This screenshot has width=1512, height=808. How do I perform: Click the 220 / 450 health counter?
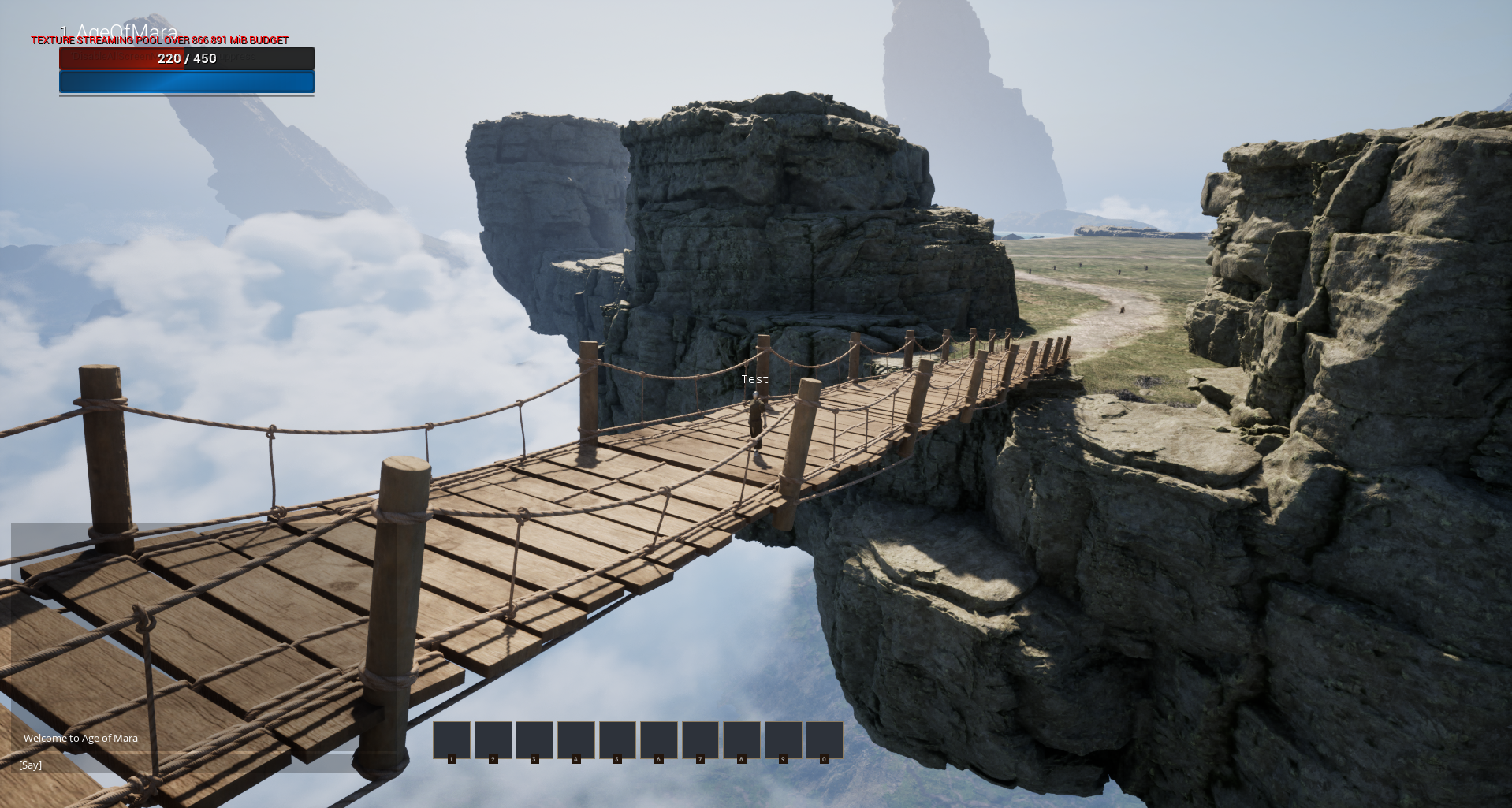coord(187,58)
